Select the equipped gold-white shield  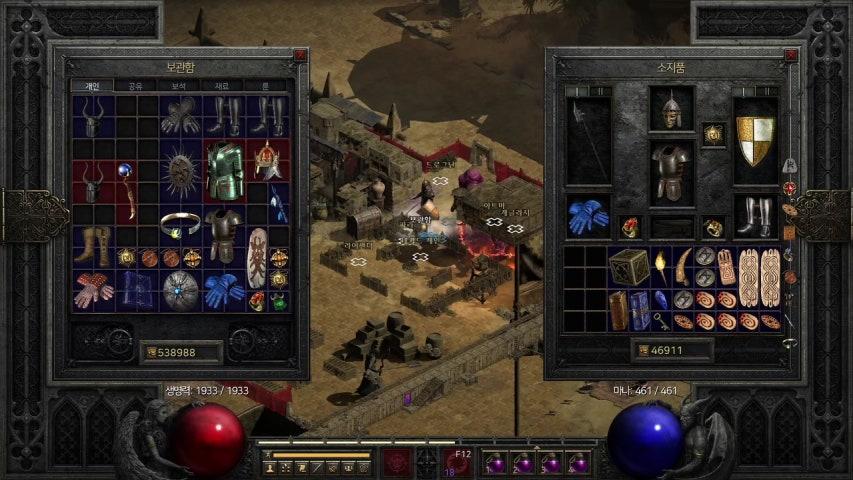755,140
